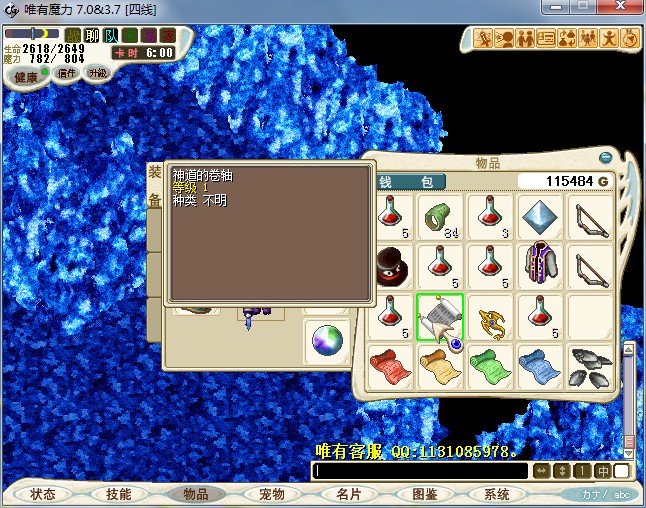Close the 物品 inventory window
Image resolution: width=646 pixels, height=508 pixels.
[605, 158]
